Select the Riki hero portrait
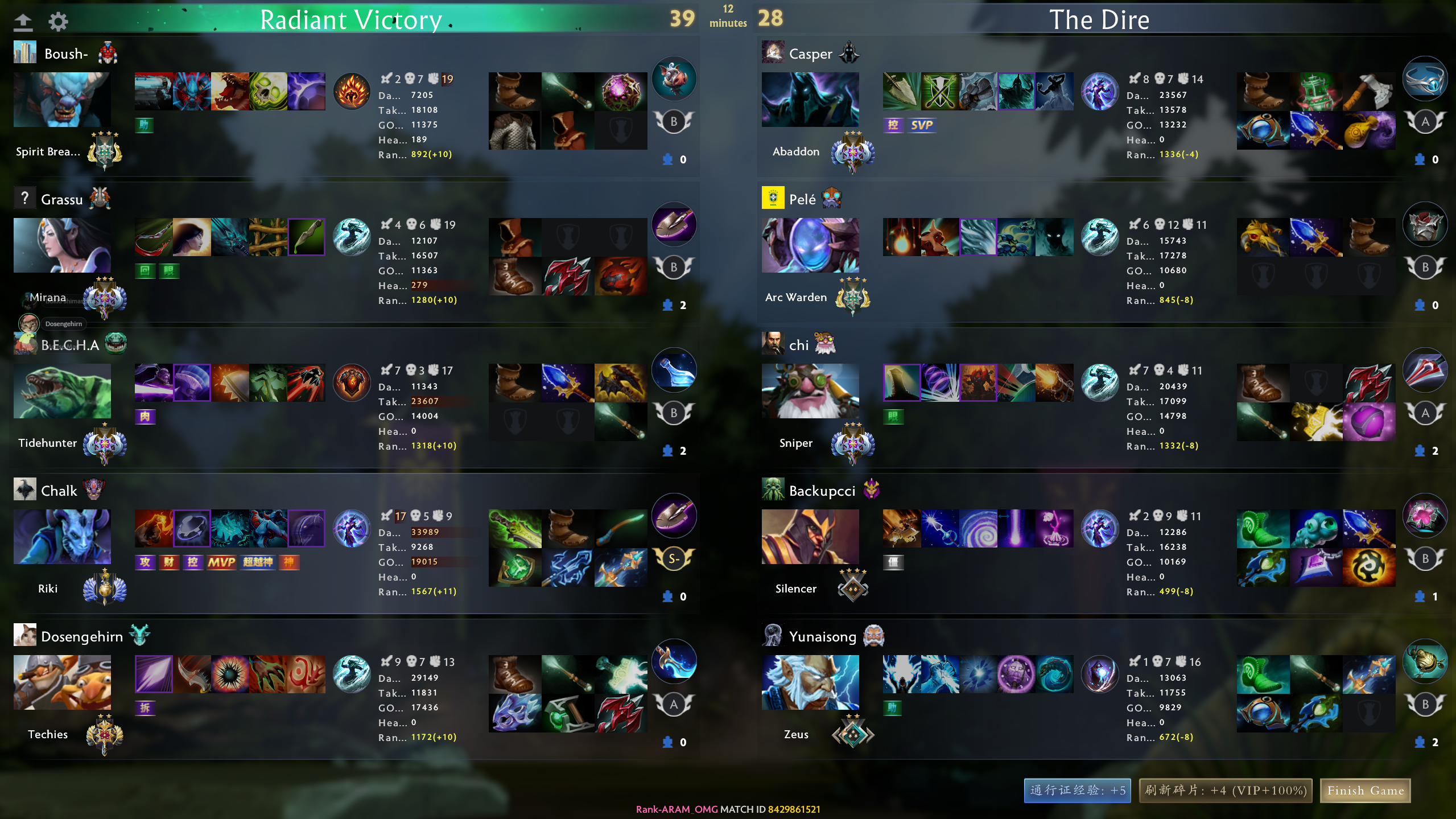This screenshot has height=819, width=1456. coord(62,537)
